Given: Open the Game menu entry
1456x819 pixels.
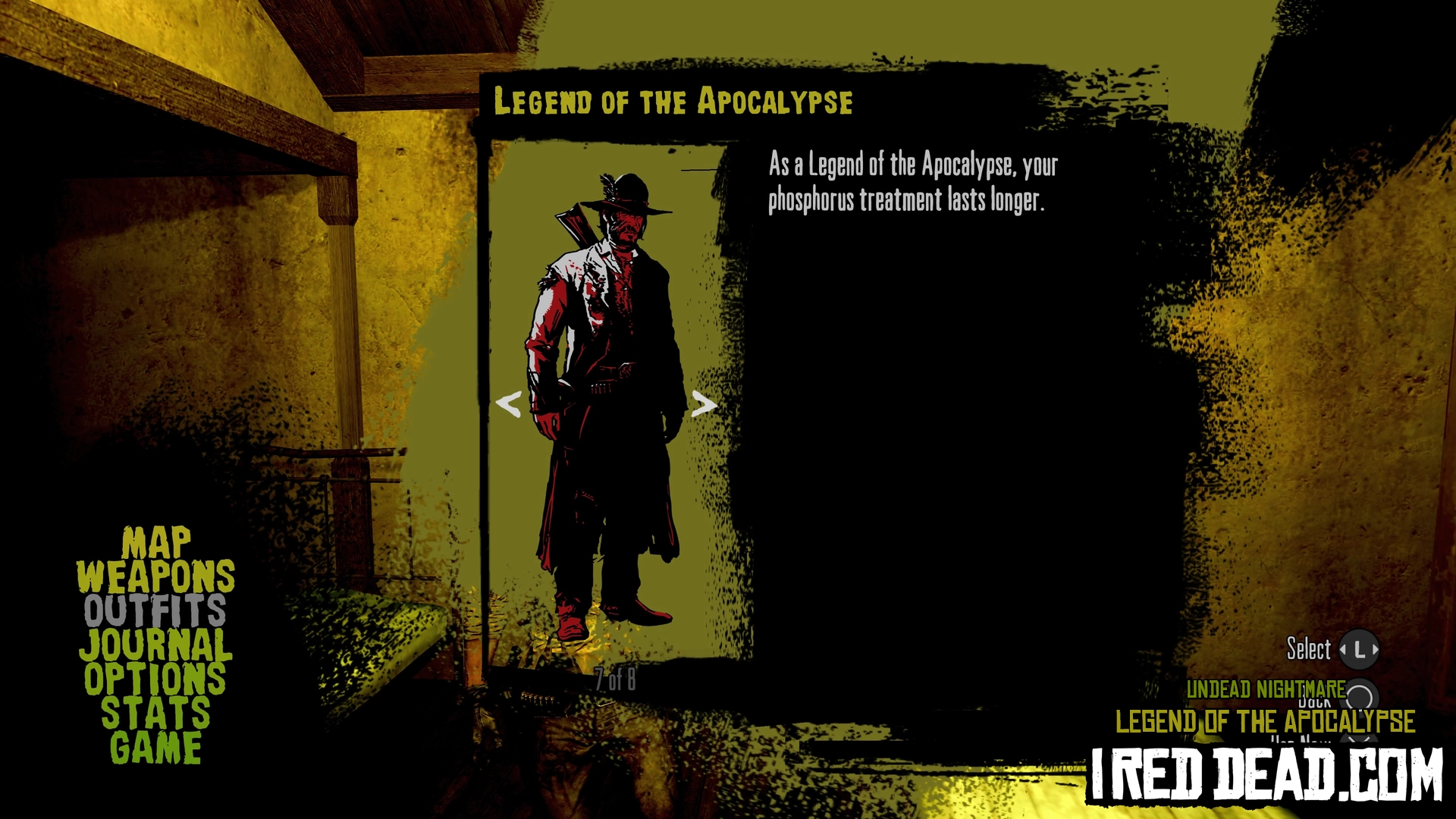Looking at the screenshot, I should (x=155, y=748).
